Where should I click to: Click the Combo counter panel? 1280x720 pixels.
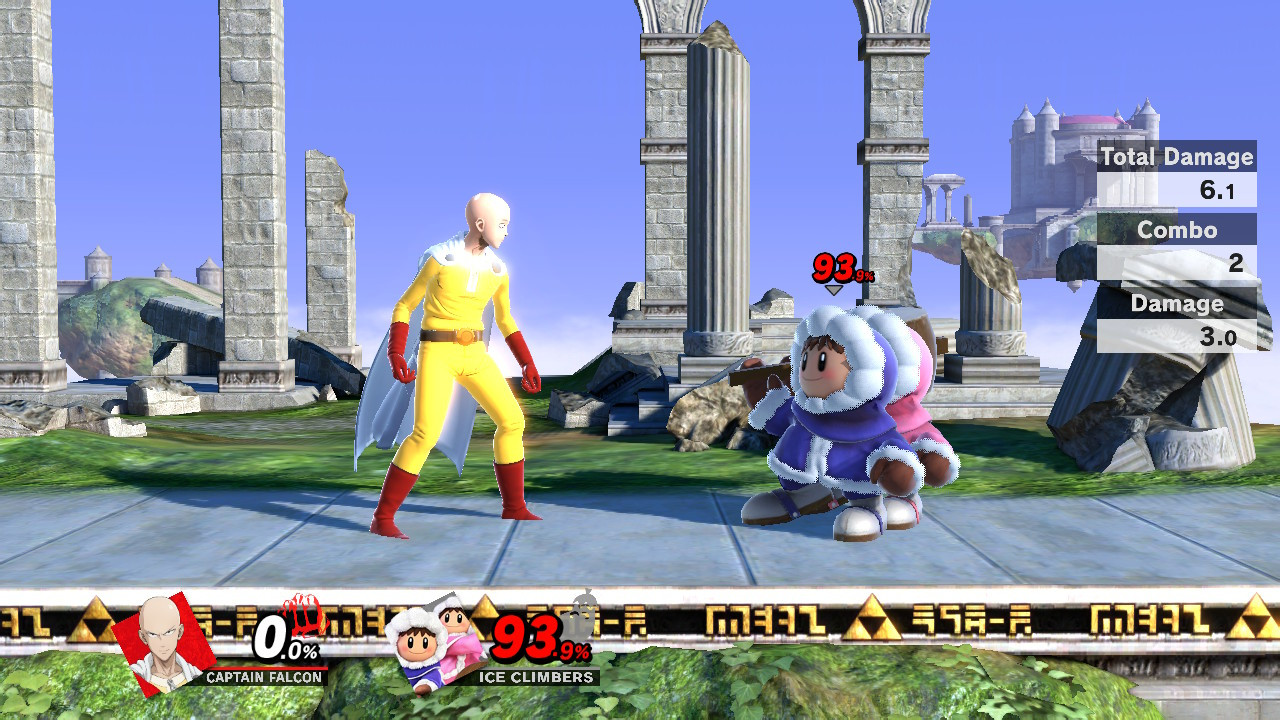(1176, 230)
